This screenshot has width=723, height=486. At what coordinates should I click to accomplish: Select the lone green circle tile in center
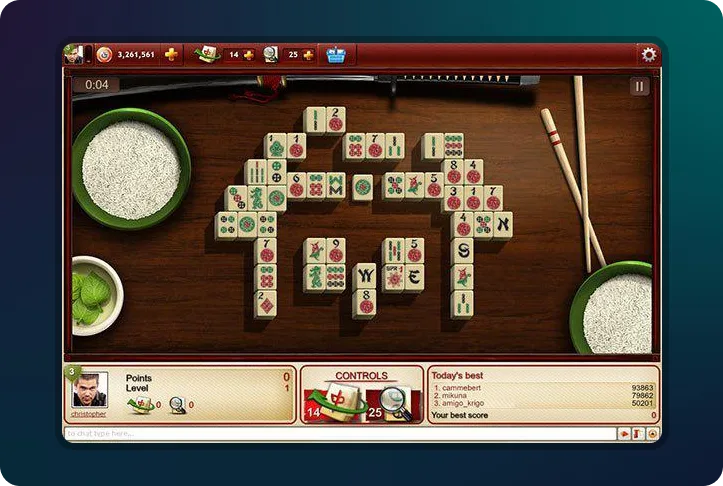click(362, 186)
